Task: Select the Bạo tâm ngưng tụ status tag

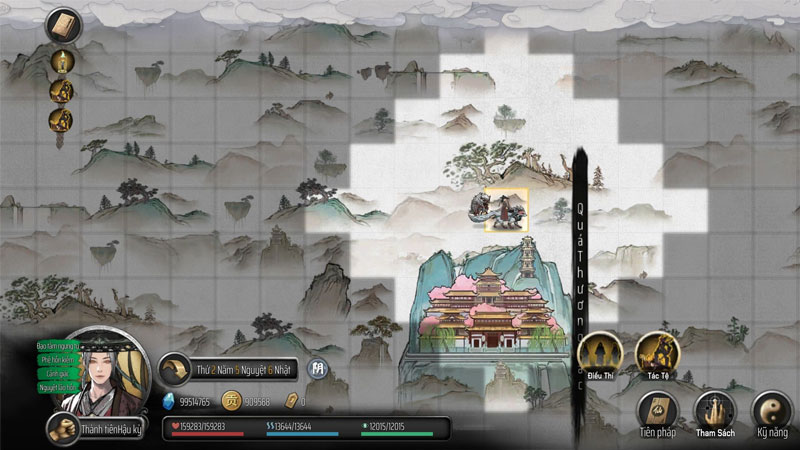Action: [57, 345]
